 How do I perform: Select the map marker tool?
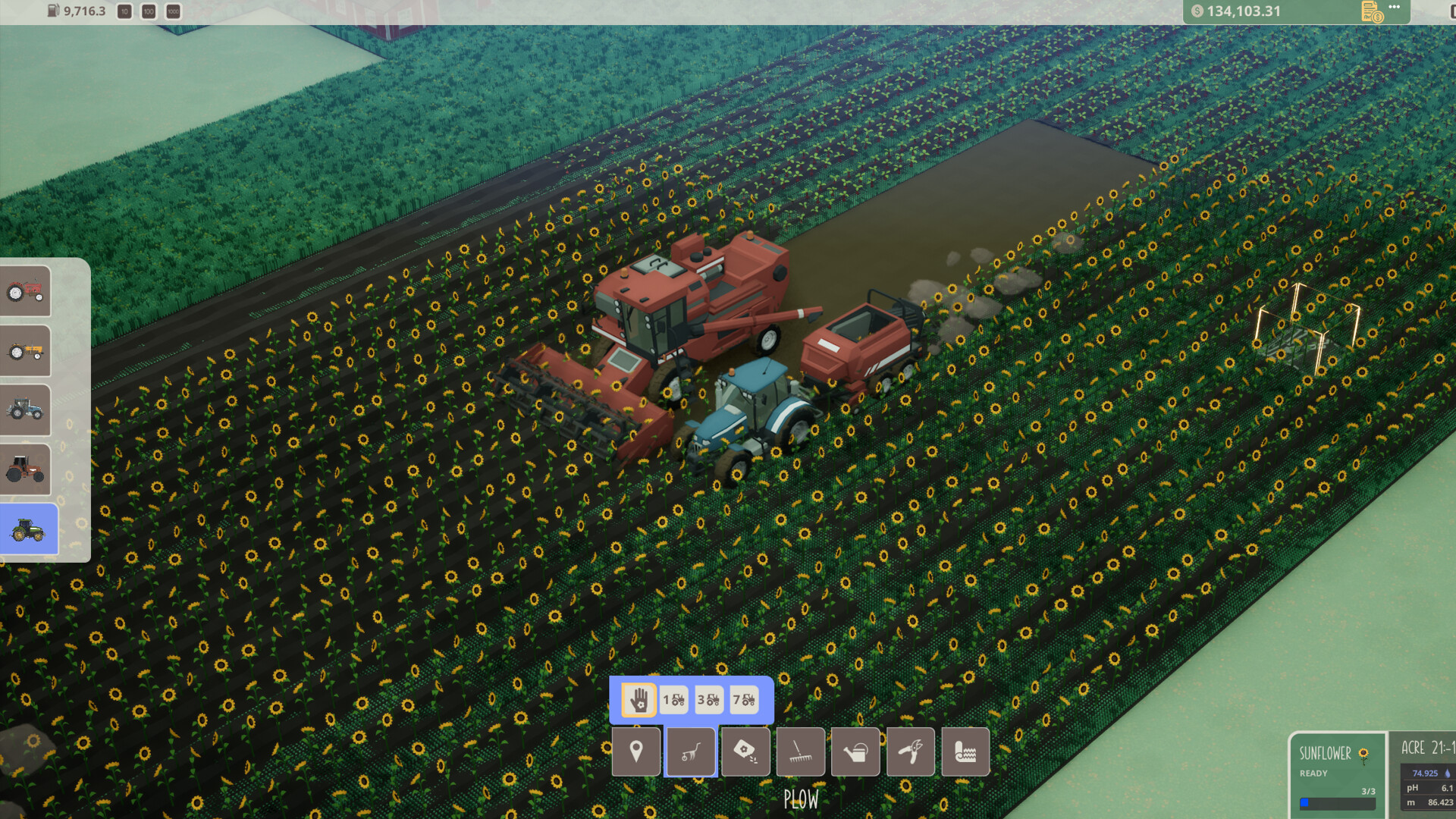[636, 752]
